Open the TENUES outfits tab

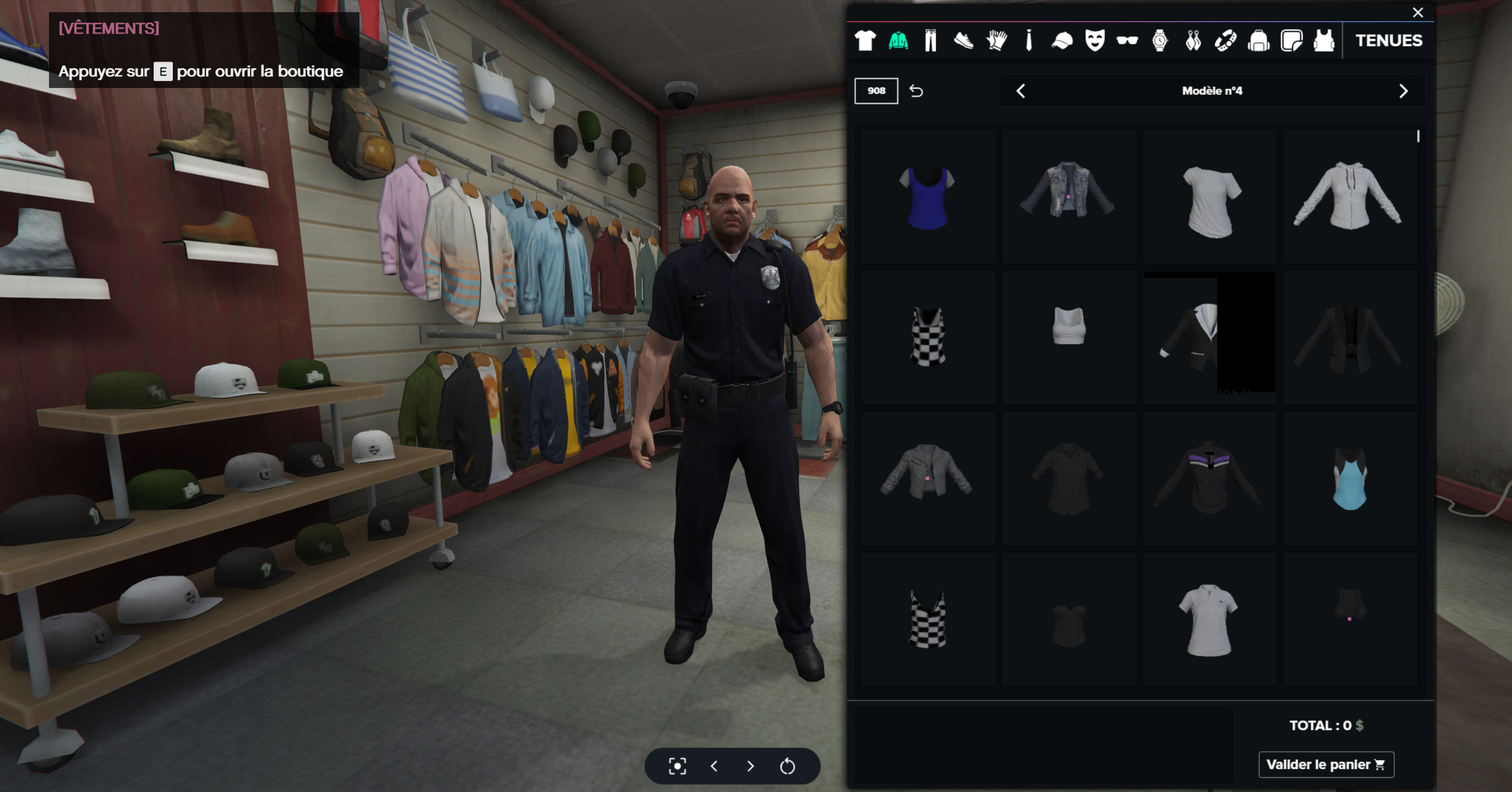(x=1388, y=41)
